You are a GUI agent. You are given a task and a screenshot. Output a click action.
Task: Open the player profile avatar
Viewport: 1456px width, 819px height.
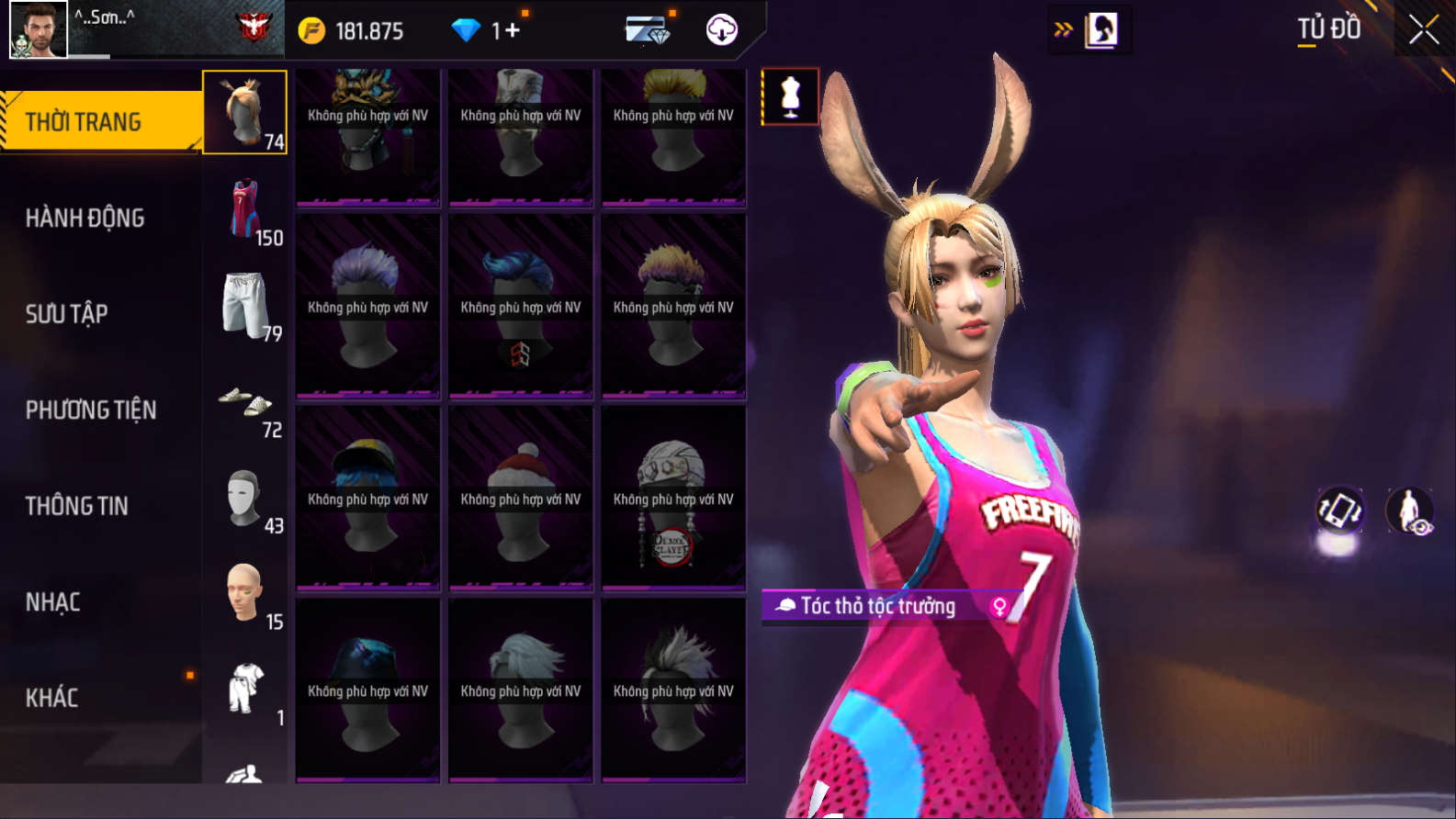pos(38,29)
